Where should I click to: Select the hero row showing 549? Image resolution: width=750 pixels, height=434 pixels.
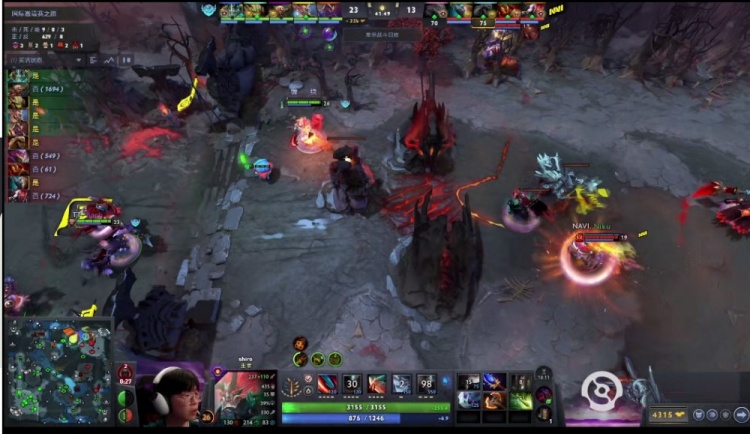coord(20,155)
